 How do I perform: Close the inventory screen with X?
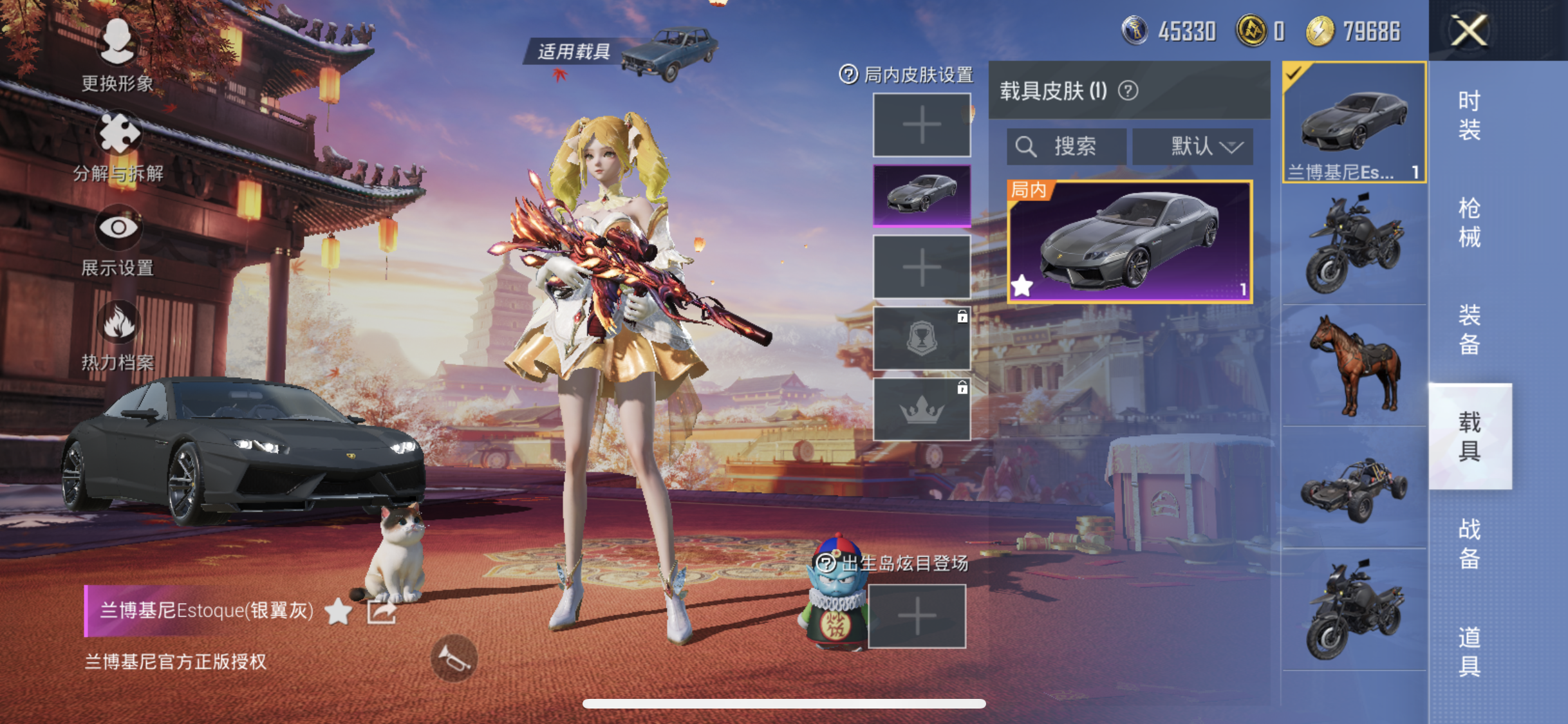click(x=1469, y=30)
